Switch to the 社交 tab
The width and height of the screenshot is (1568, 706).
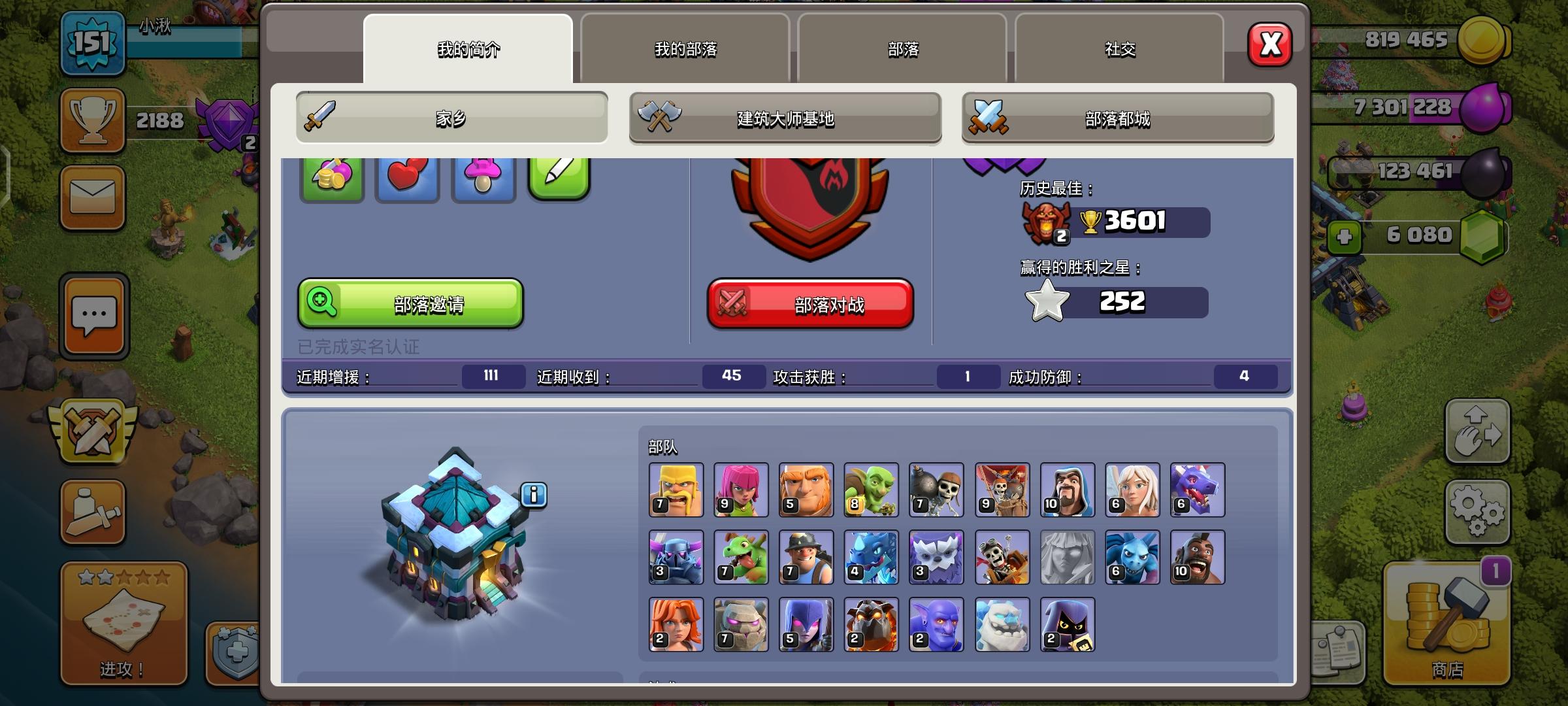point(1119,49)
